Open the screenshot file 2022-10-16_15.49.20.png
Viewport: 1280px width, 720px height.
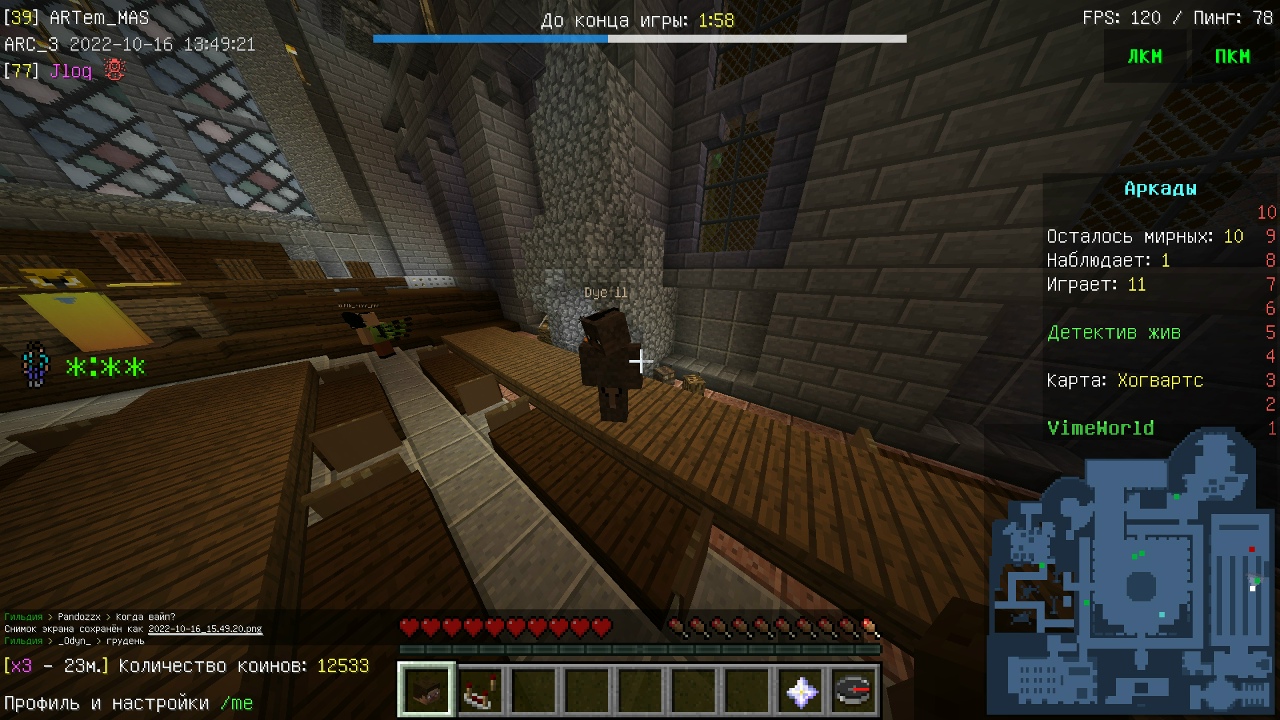pos(205,628)
